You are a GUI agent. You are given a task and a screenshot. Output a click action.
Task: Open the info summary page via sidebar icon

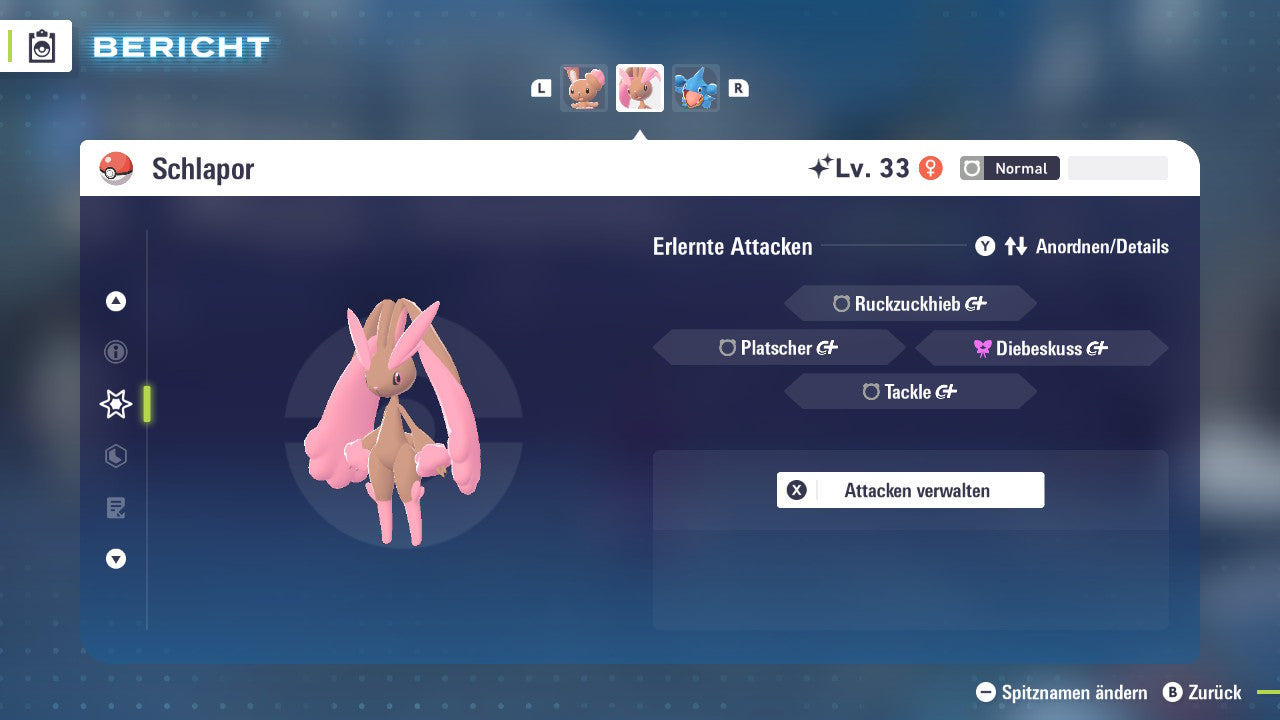[115, 352]
